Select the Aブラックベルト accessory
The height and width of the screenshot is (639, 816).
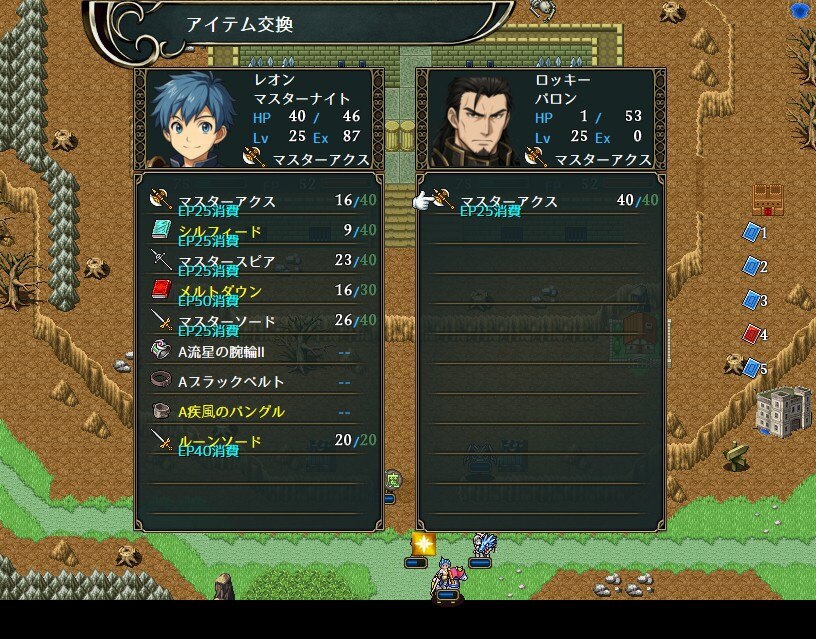click(258, 381)
